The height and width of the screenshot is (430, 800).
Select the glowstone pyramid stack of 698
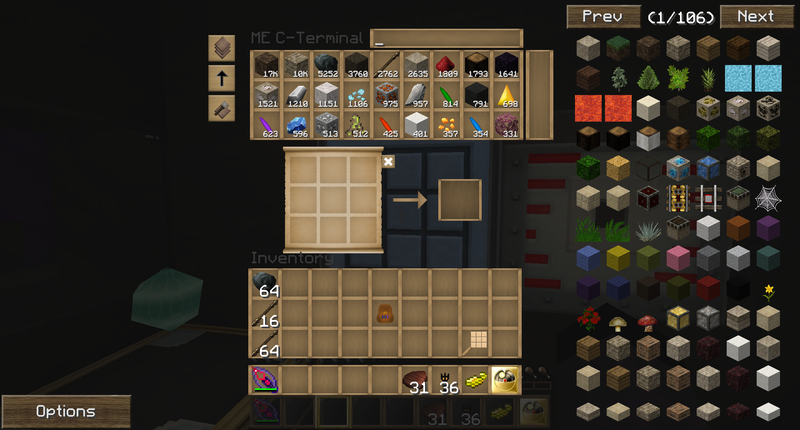click(x=507, y=96)
